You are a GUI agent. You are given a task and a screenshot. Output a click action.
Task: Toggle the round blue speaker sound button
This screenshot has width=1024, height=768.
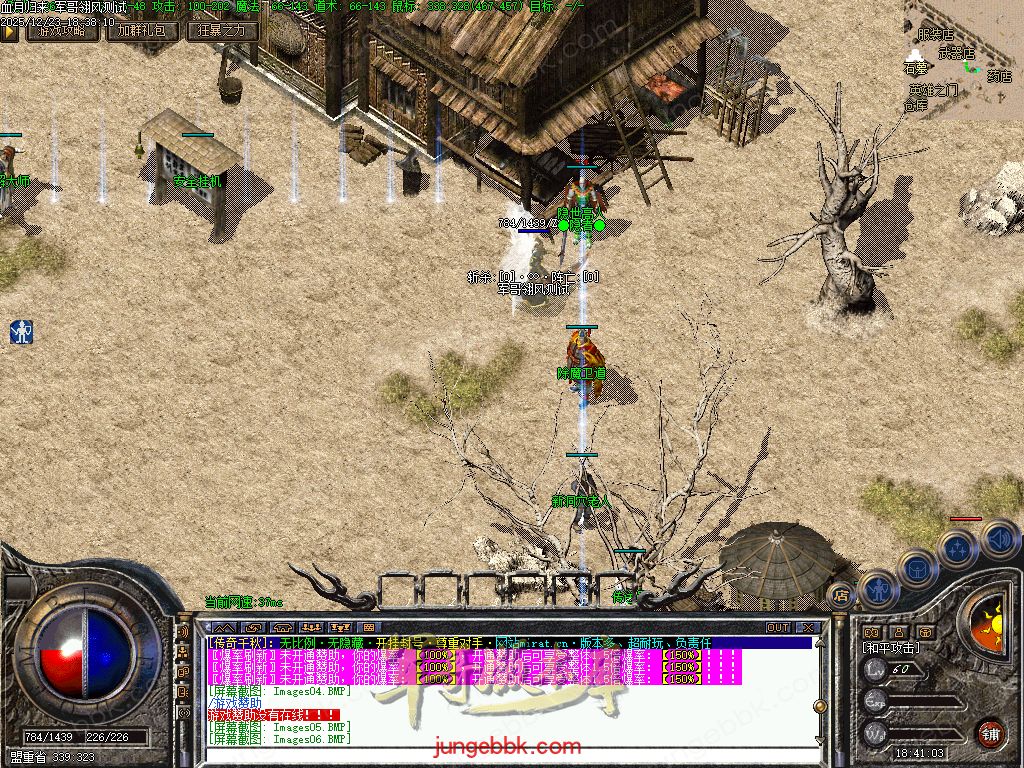(x=998, y=540)
